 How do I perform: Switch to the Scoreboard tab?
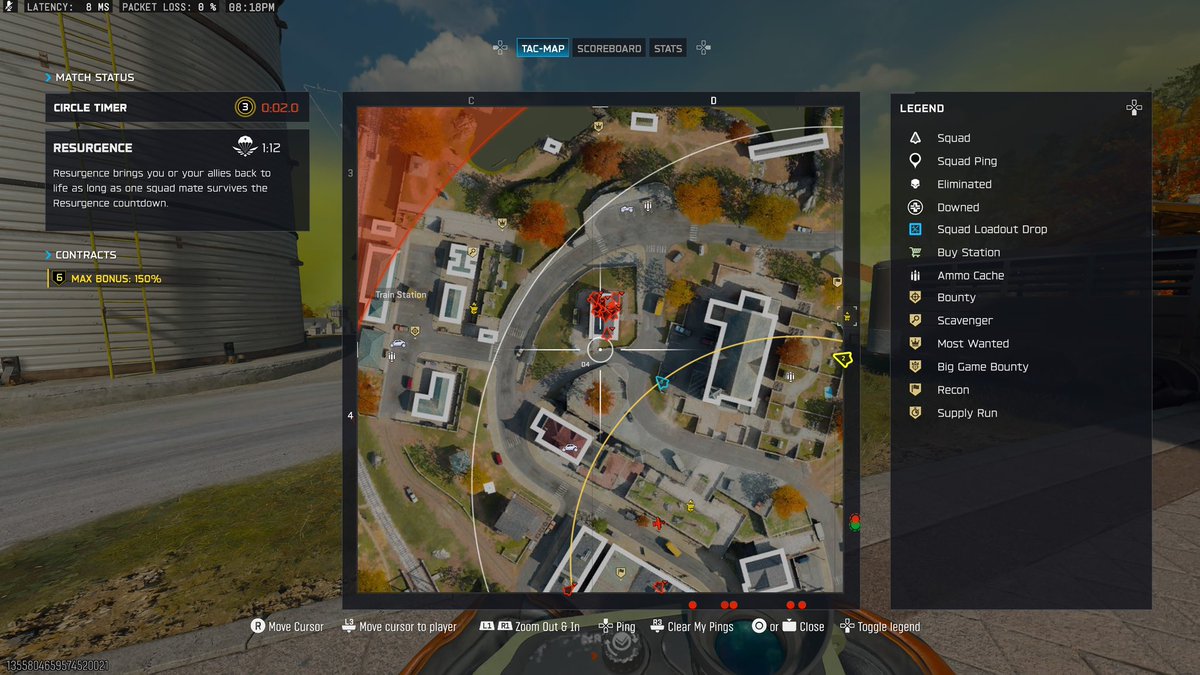click(609, 48)
